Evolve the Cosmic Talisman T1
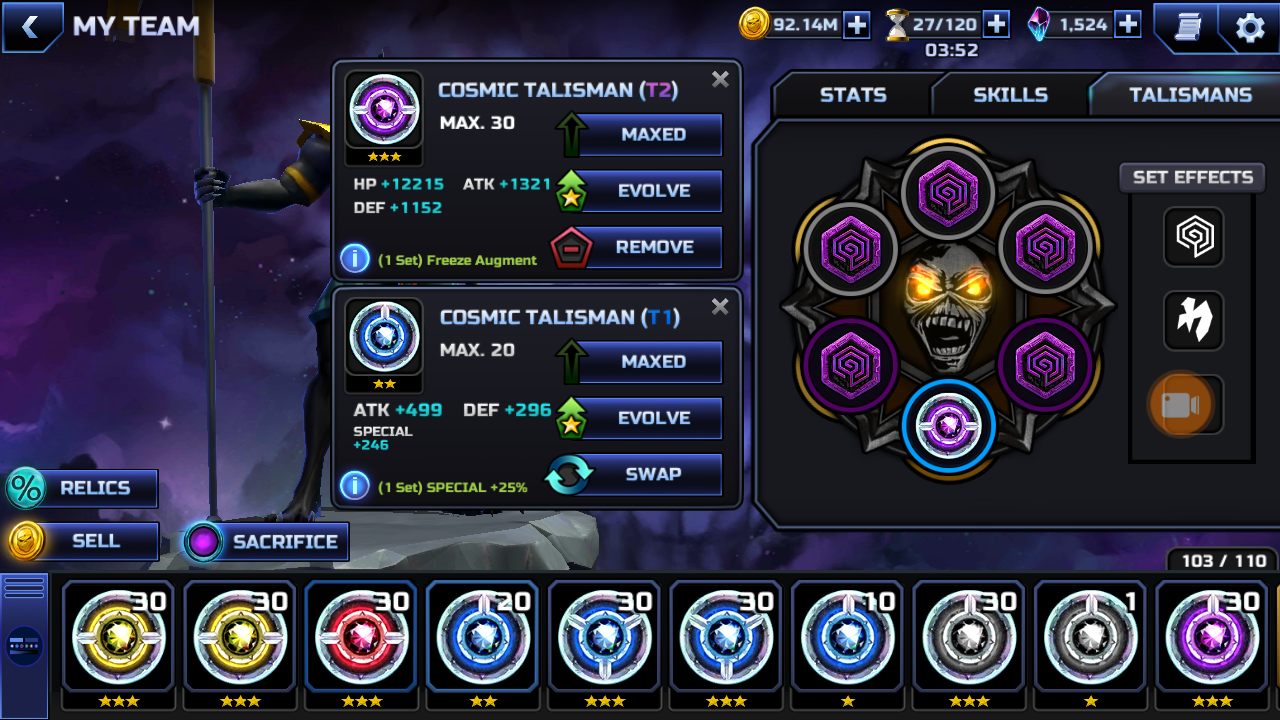 653,418
